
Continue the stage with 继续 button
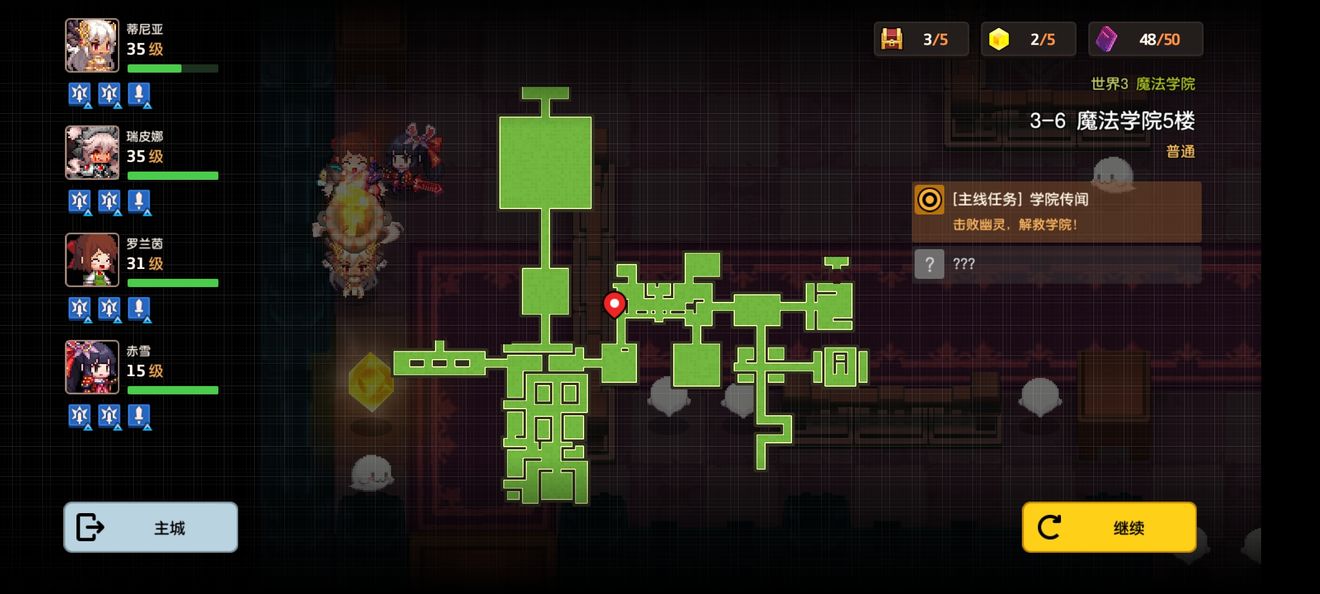tap(1109, 527)
